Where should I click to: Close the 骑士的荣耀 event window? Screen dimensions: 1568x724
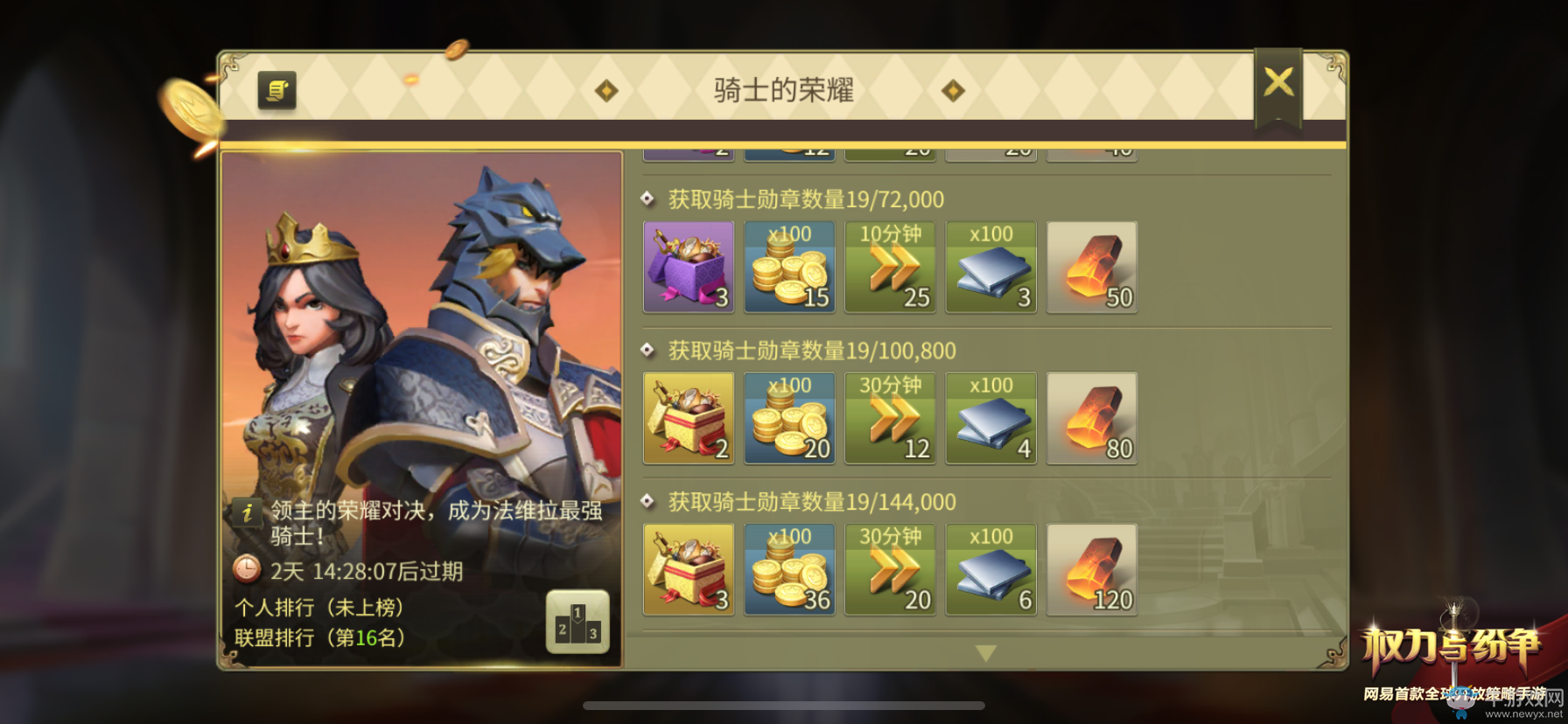1280,81
